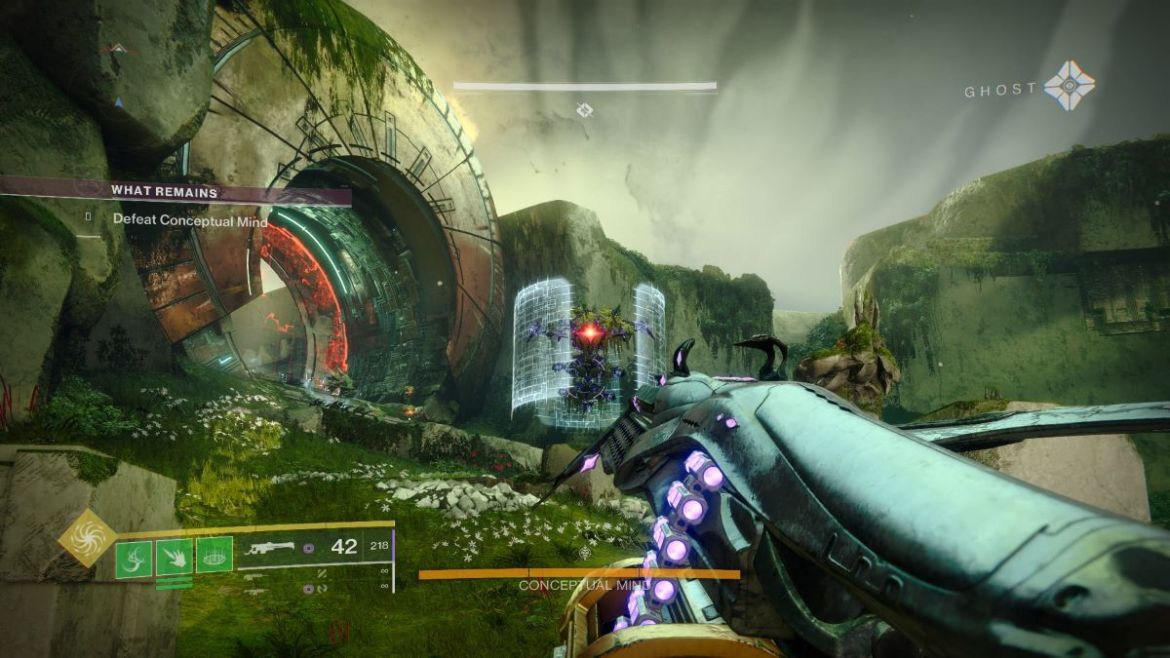Activate the yellow diamond super ability
The height and width of the screenshot is (658, 1170).
pyautogui.click(x=87, y=537)
